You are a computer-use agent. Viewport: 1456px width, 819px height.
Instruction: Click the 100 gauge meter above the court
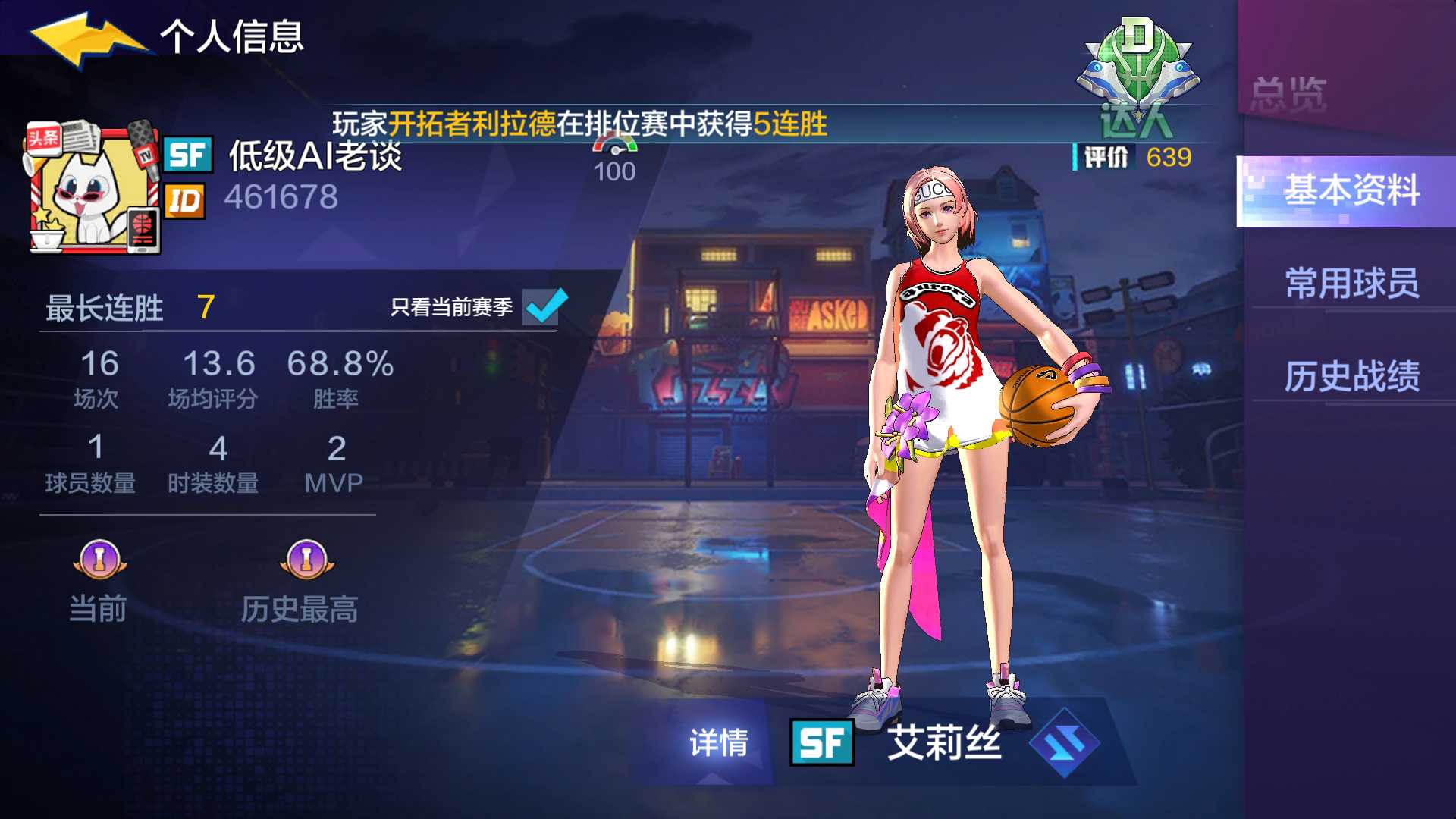[616, 155]
